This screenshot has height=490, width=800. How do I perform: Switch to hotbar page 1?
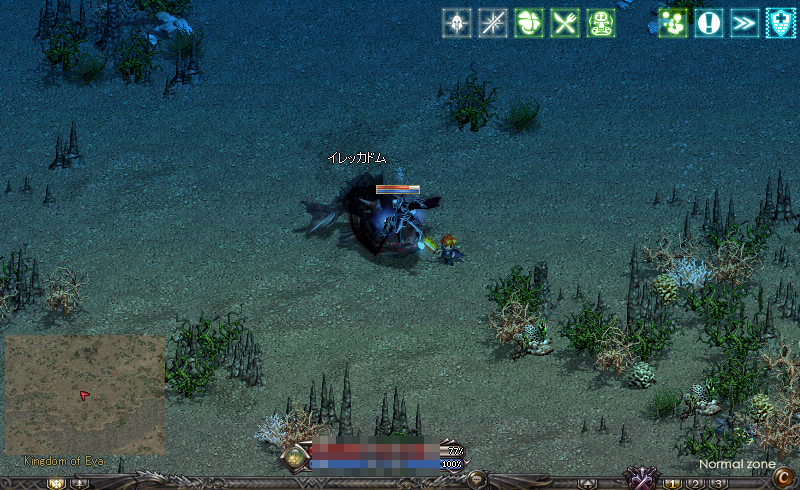click(674, 484)
